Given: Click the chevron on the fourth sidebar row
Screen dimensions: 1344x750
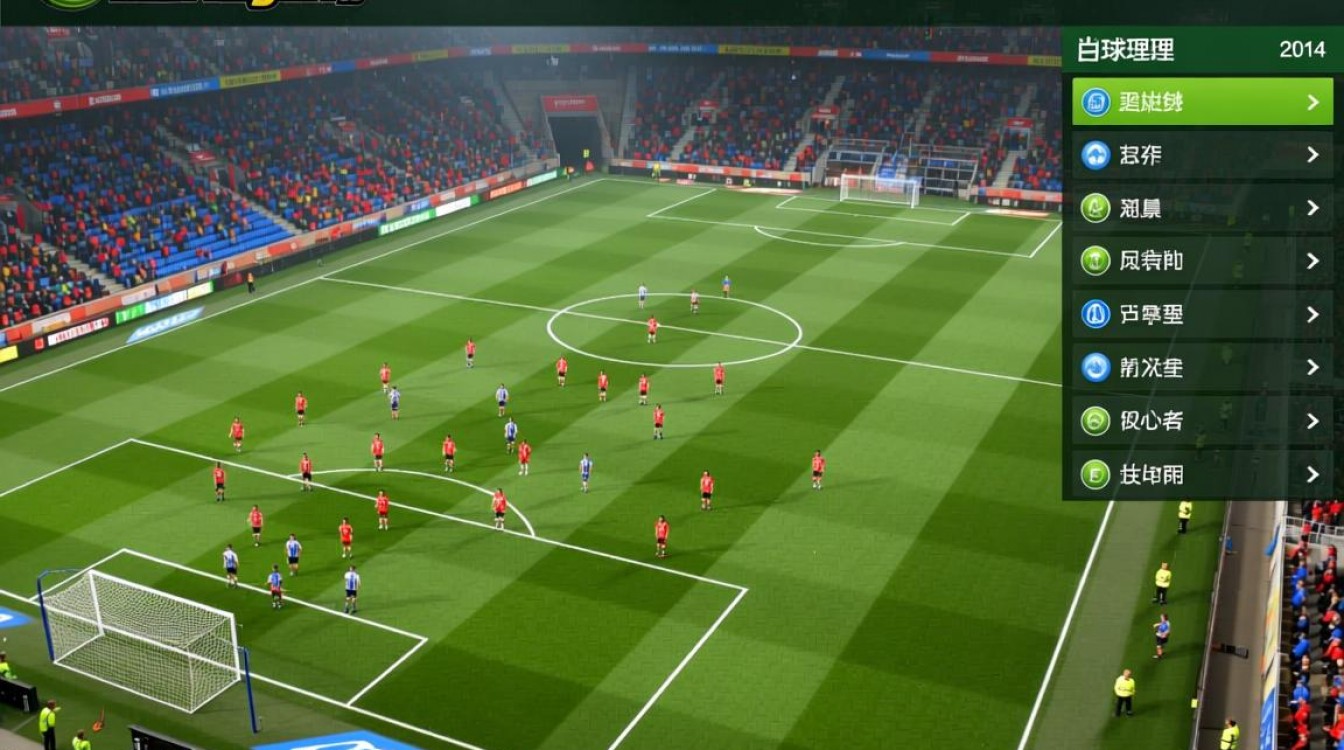Looking at the screenshot, I should pos(1312,261).
